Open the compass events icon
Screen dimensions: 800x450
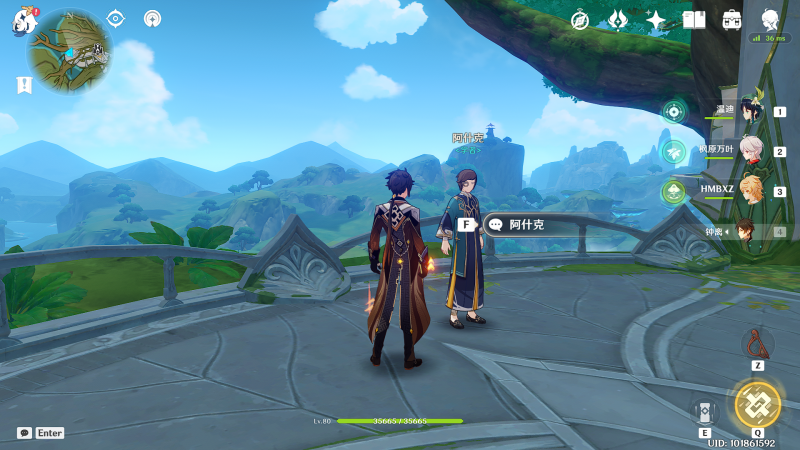[580, 20]
